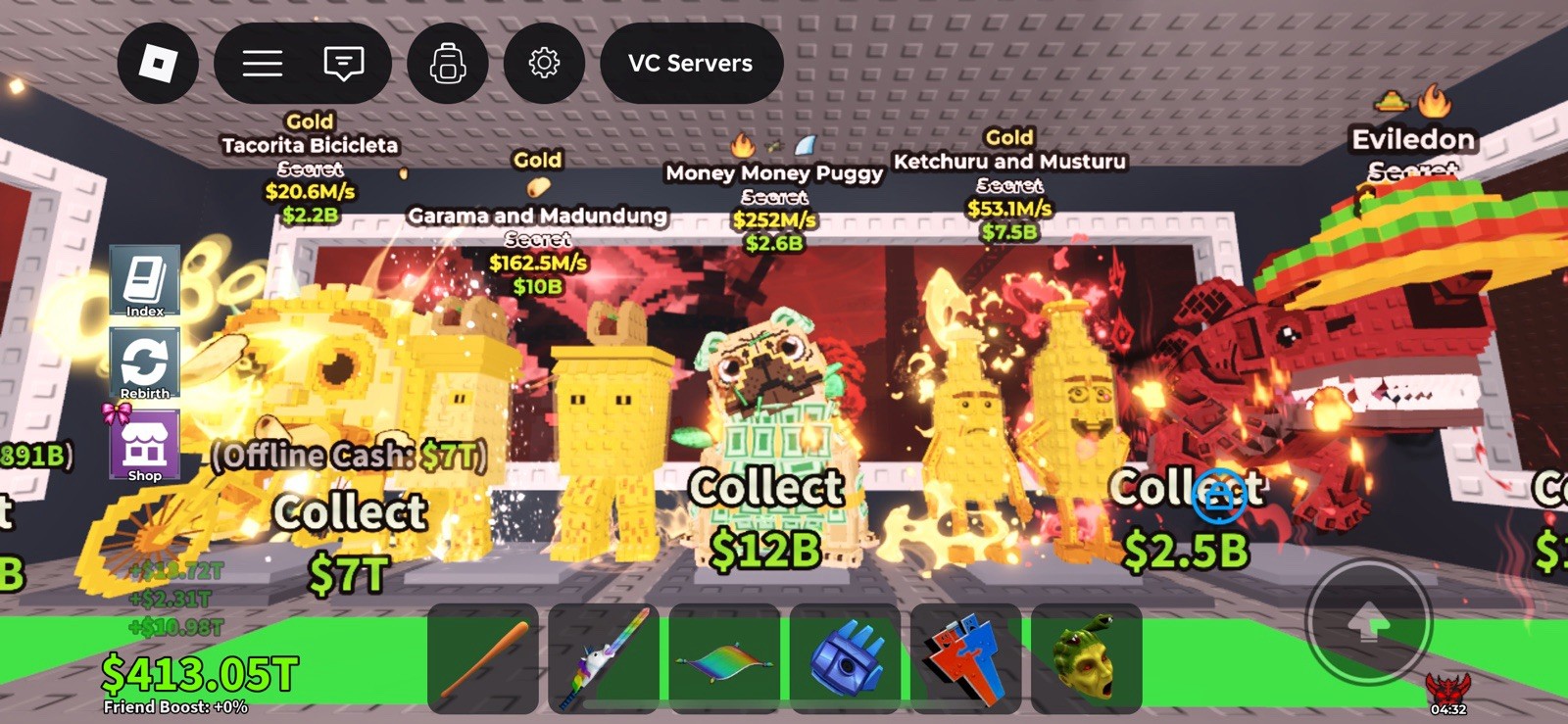This screenshot has width=1568, height=724.
Task: Collect the $7T from Tacorita Bicicleta
Action: pos(350,534)
